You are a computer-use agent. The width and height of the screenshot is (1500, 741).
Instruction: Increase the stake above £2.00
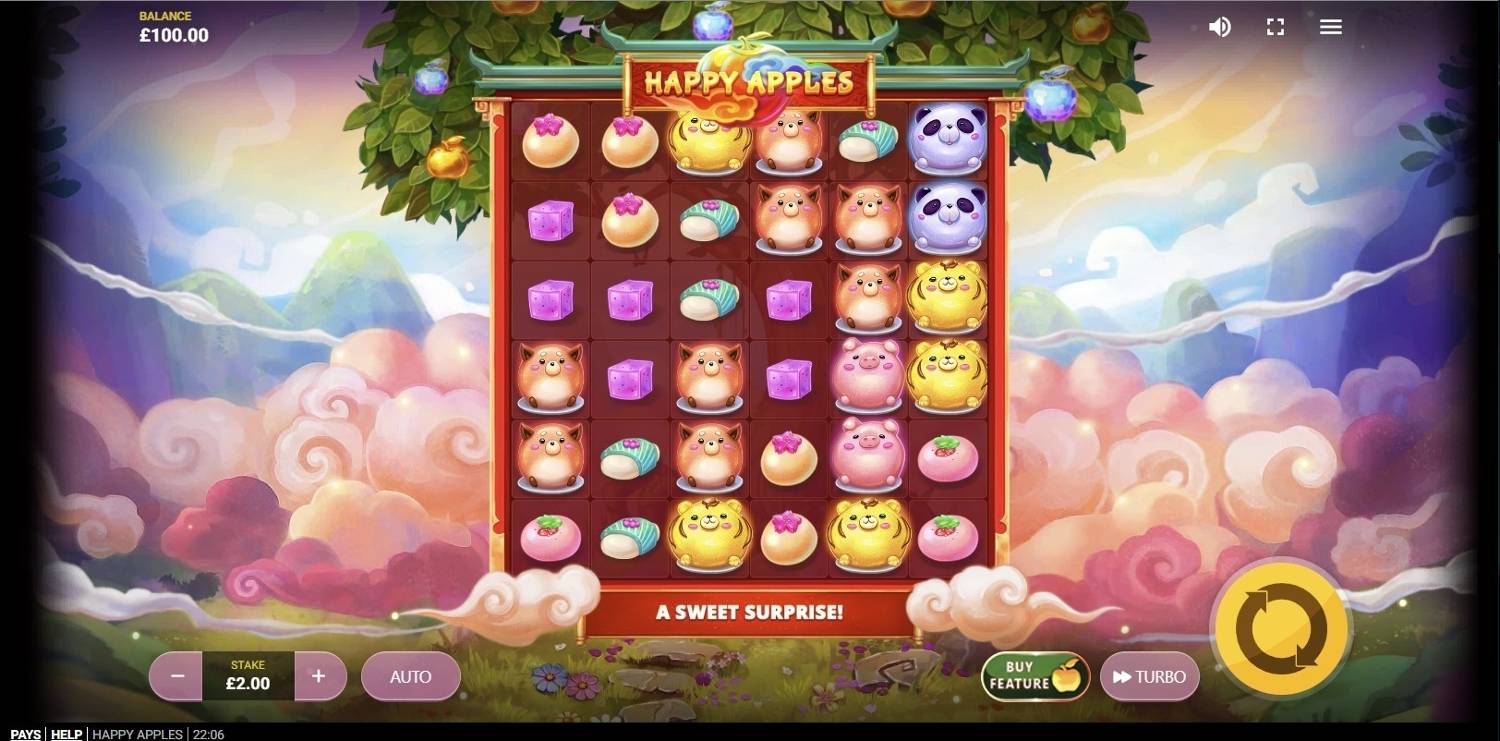click(x=320, y=676)
